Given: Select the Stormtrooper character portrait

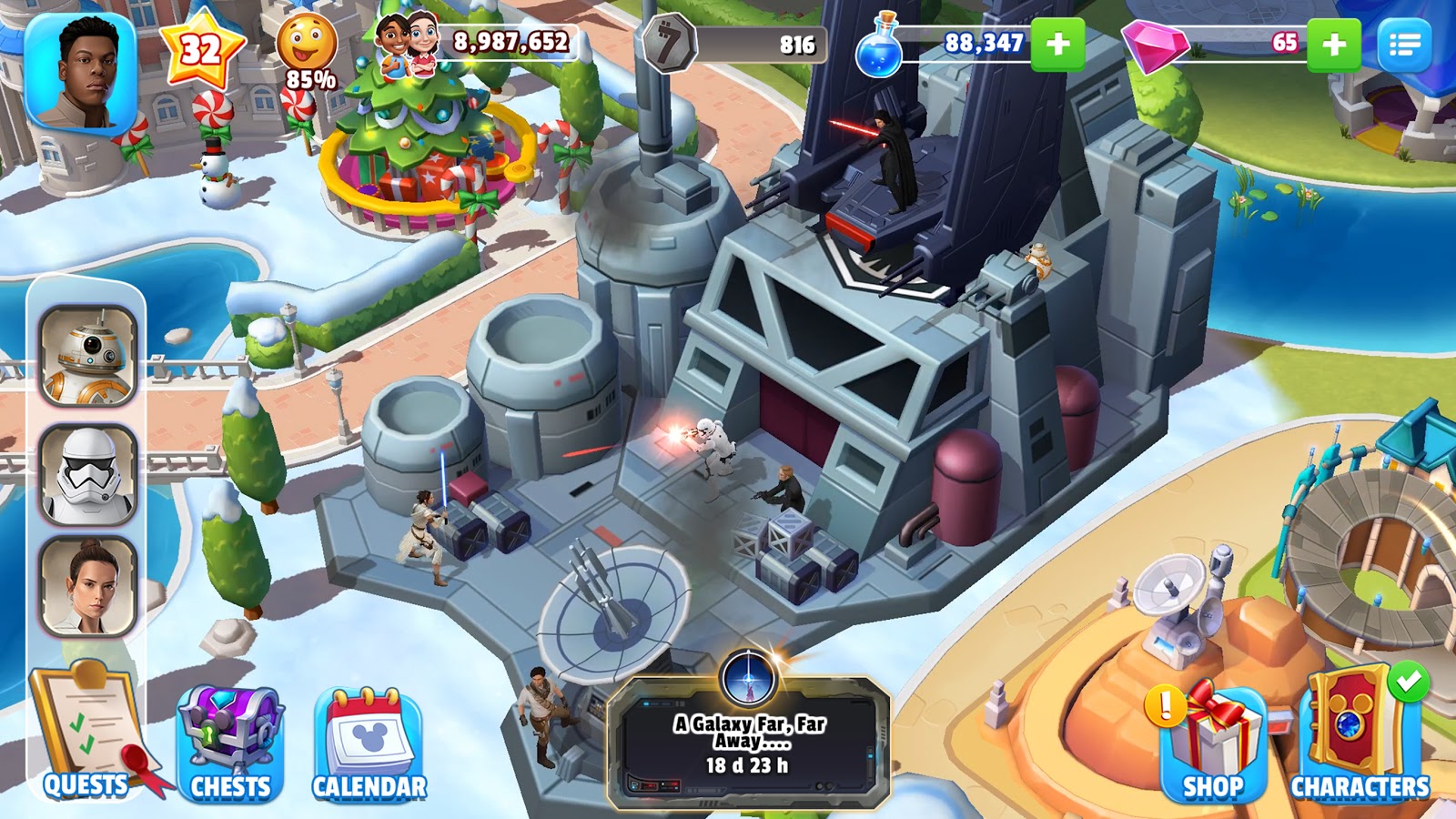Looking at the screenshot, I should pos(87,473).
